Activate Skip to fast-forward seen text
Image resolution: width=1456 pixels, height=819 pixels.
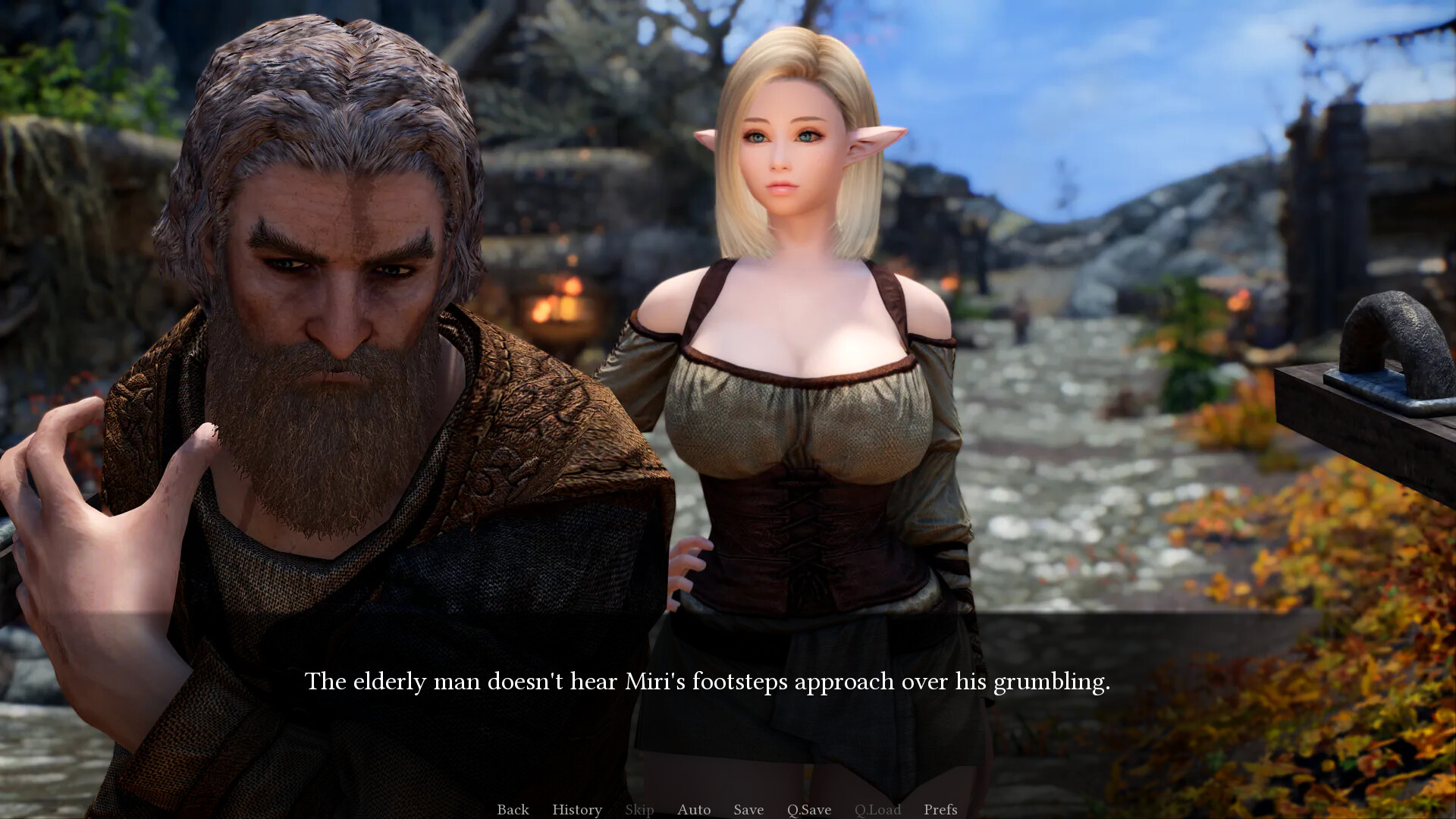(x=639, y=809)
